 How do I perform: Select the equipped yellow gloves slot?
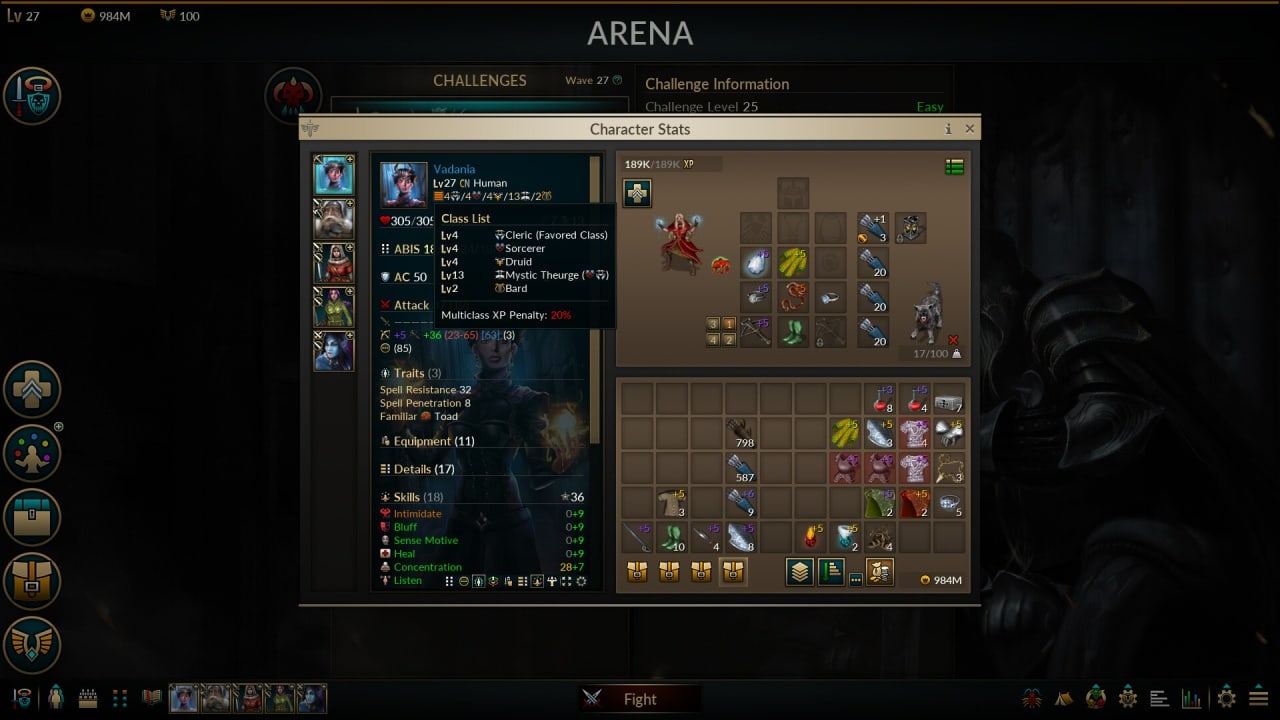click(793, 262)
